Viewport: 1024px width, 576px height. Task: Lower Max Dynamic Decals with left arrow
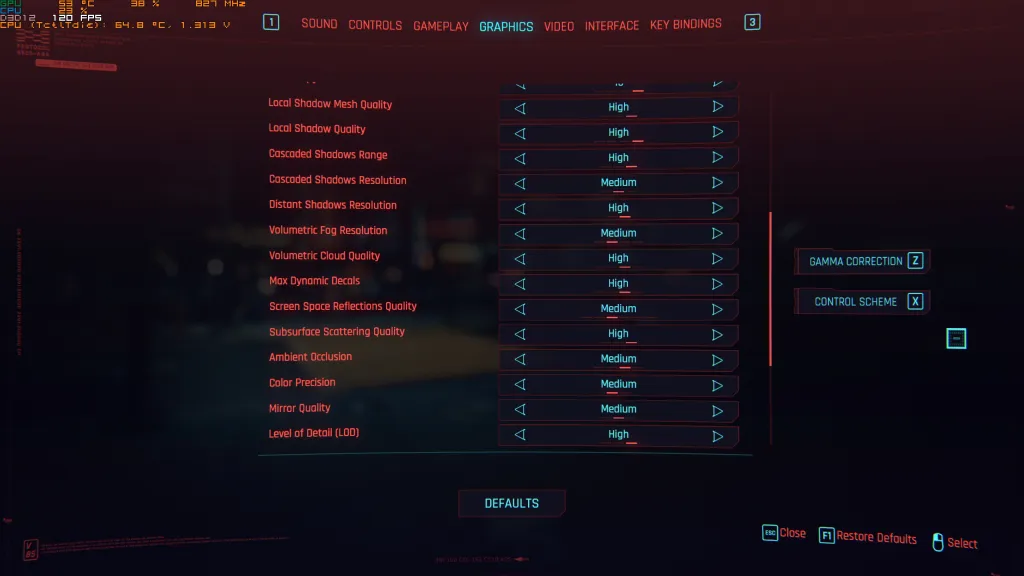[520, 284]
